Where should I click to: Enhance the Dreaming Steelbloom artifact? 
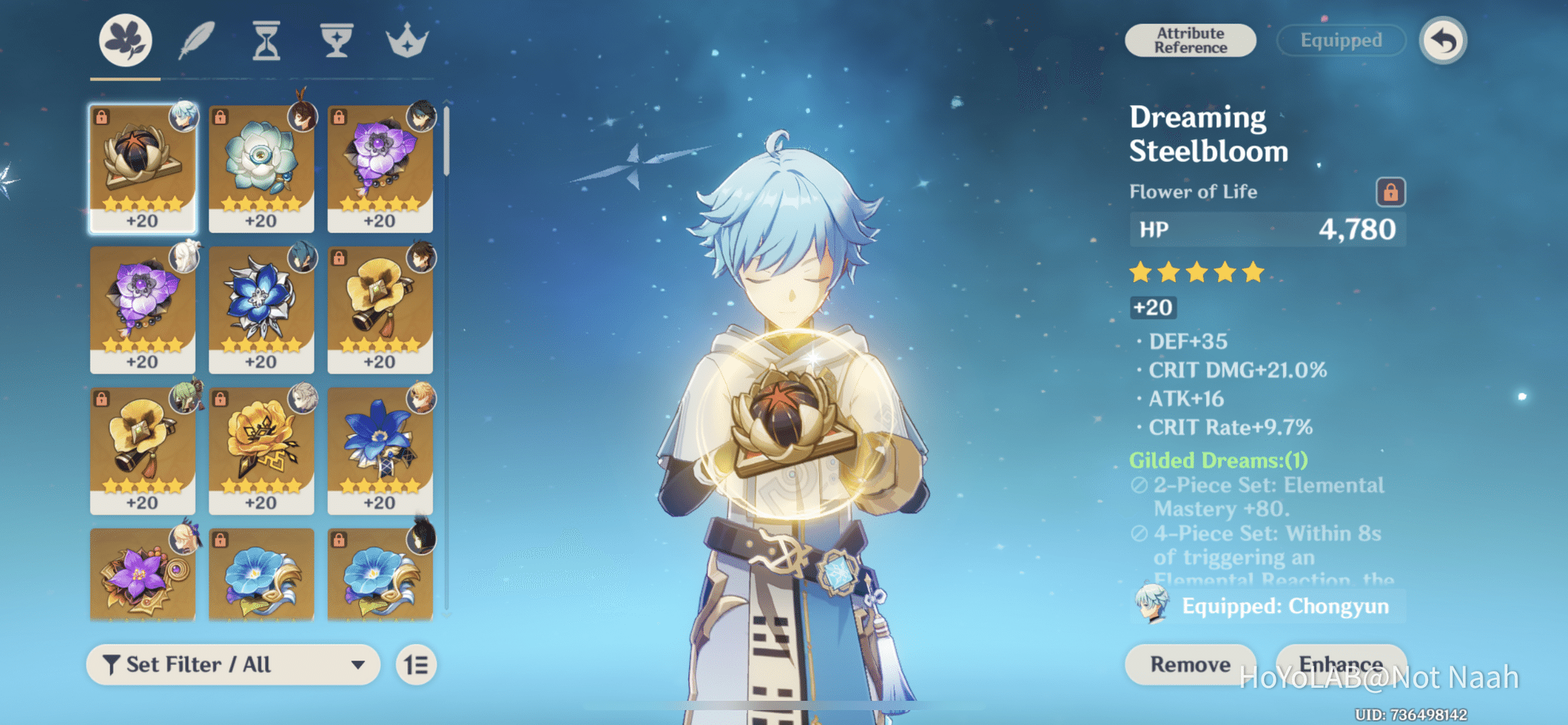1340,663
